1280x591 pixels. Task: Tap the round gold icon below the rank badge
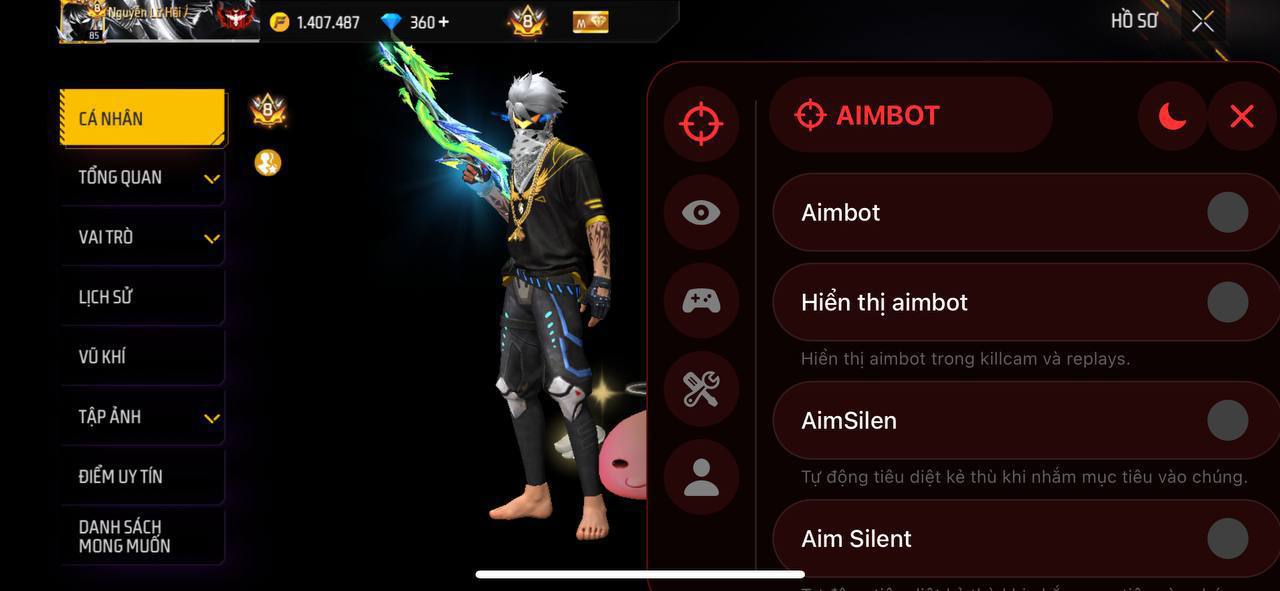click(x=267, y=162)
